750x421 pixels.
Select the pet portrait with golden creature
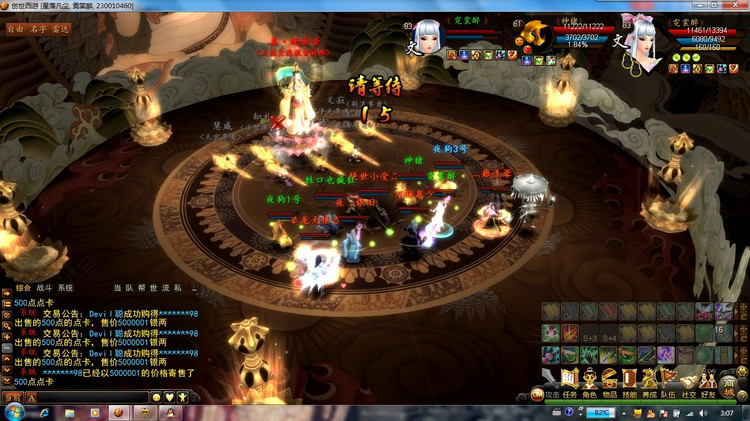click(535, 34)
